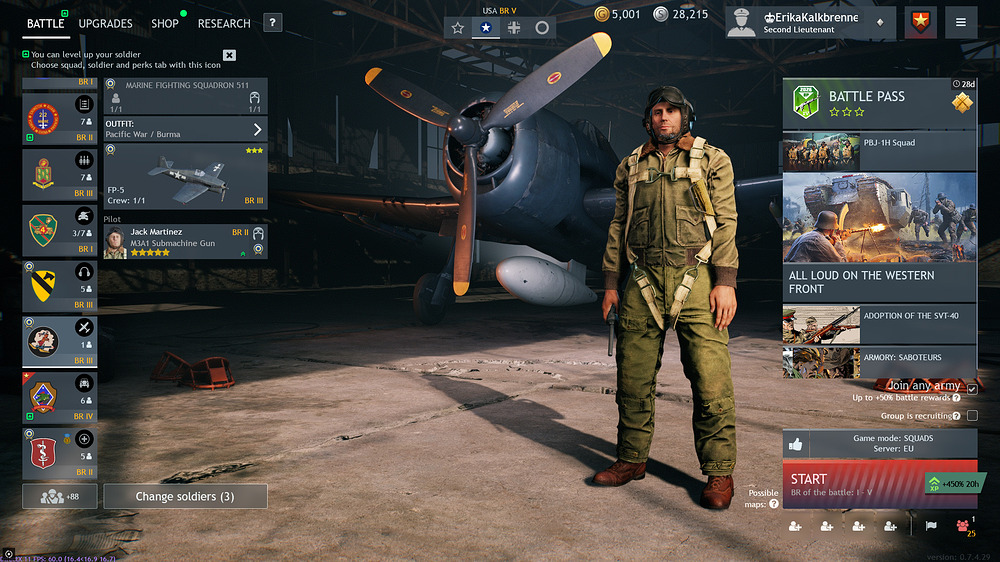Open the Battle Pass panel

coord(878,104)
